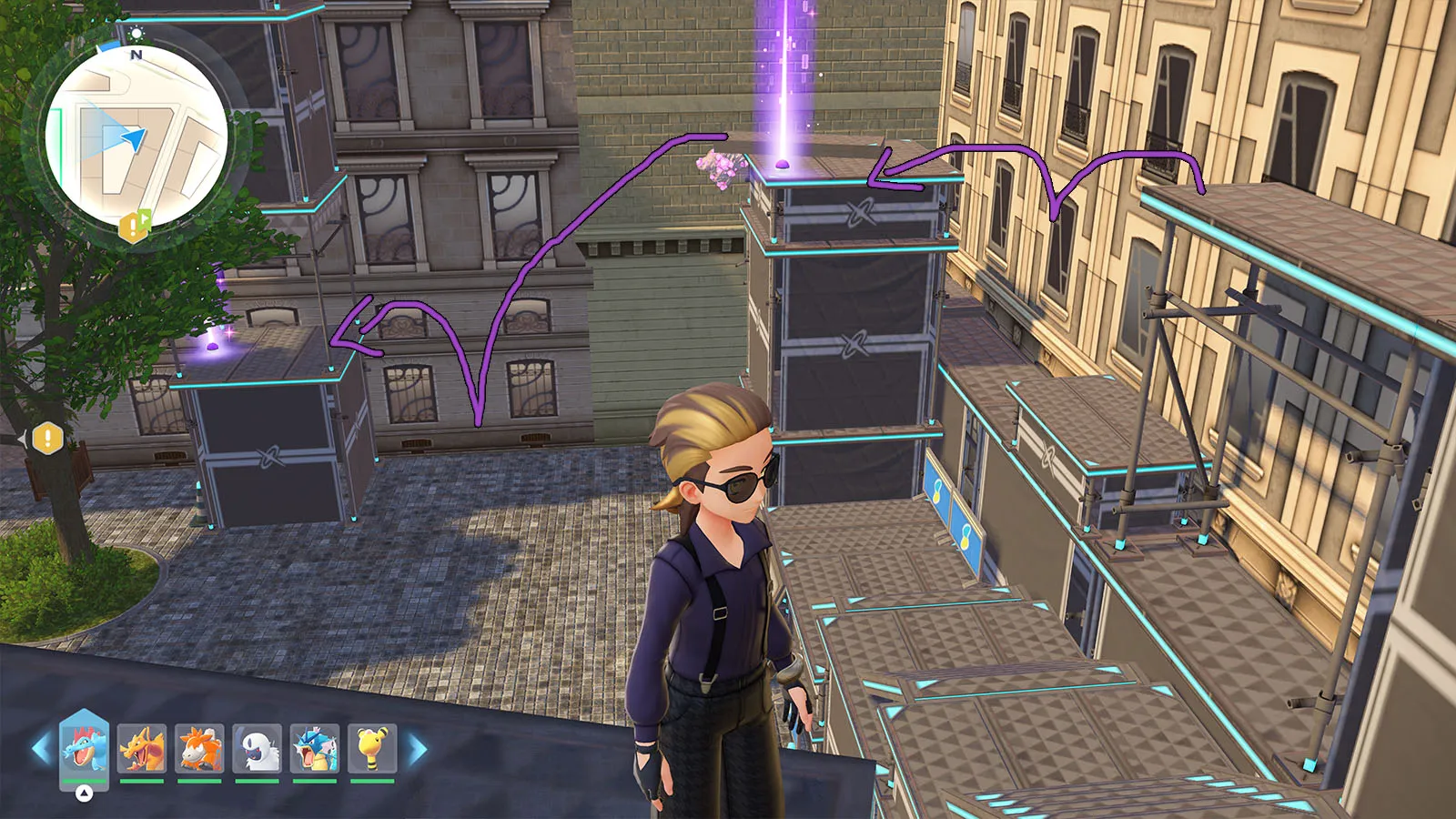The image size is (1456, 819).
Task: Click the sun time-of-day icon above minimap
Action: 136,34
